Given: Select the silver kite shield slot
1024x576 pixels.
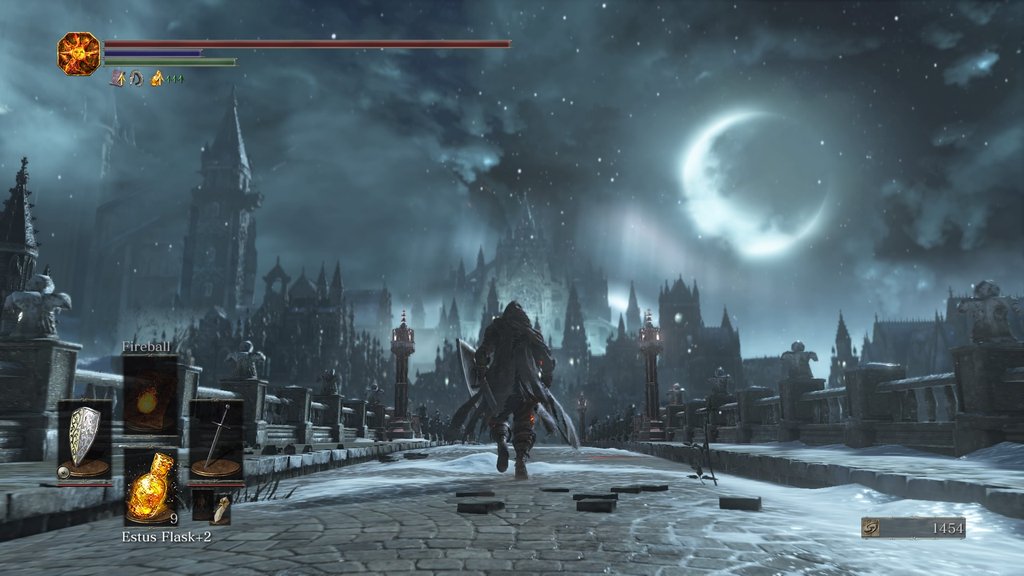Looking at the screenshot, I should pos(84,438).
